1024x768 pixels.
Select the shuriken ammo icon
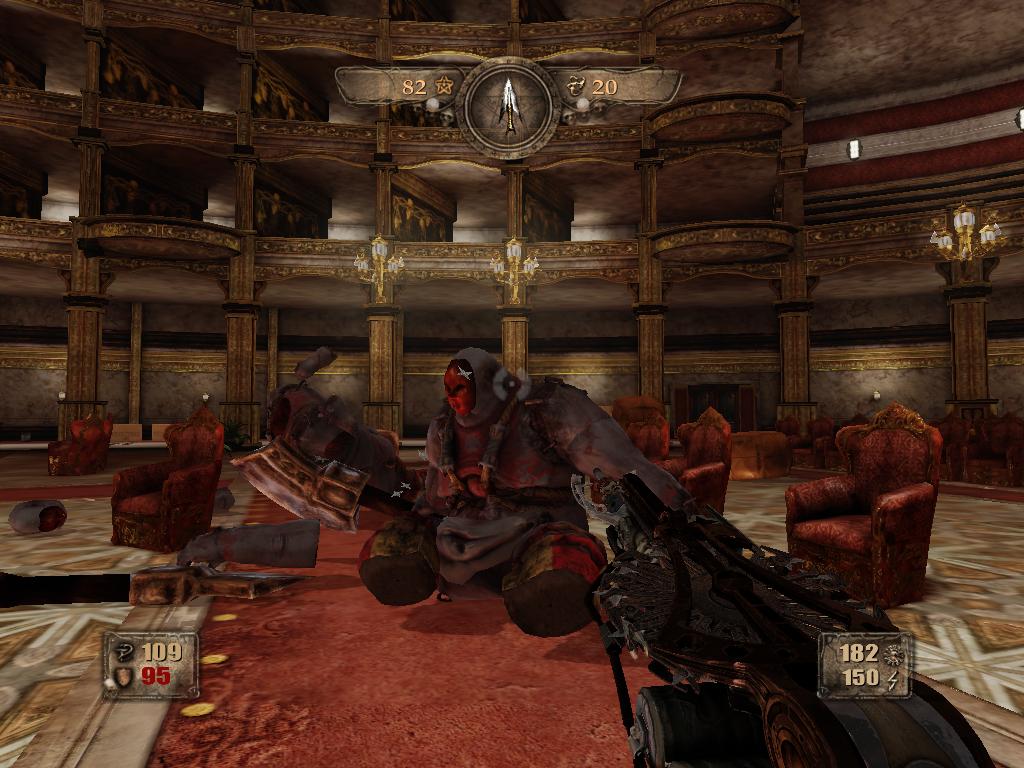pyautogui.click(x=893, y=653)
